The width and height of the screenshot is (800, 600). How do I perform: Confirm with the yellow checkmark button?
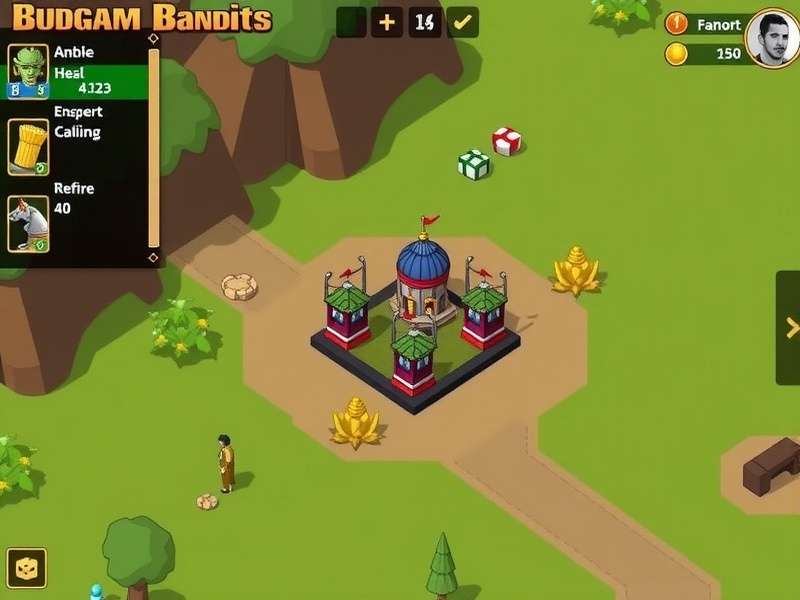(462, 22)
